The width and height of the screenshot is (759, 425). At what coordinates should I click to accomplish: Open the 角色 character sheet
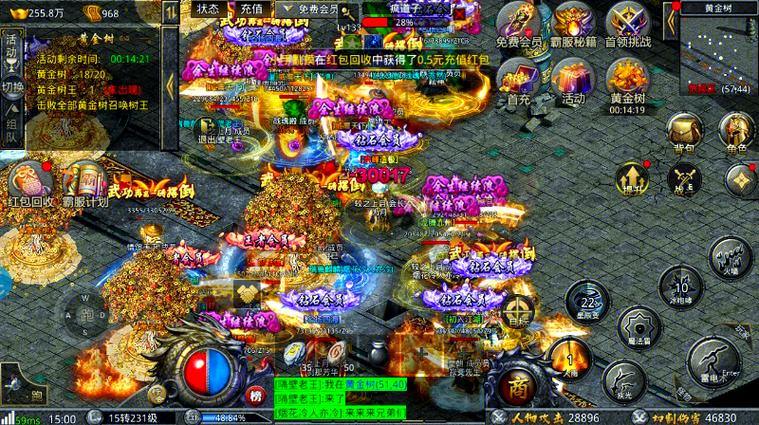click(735, 131)
